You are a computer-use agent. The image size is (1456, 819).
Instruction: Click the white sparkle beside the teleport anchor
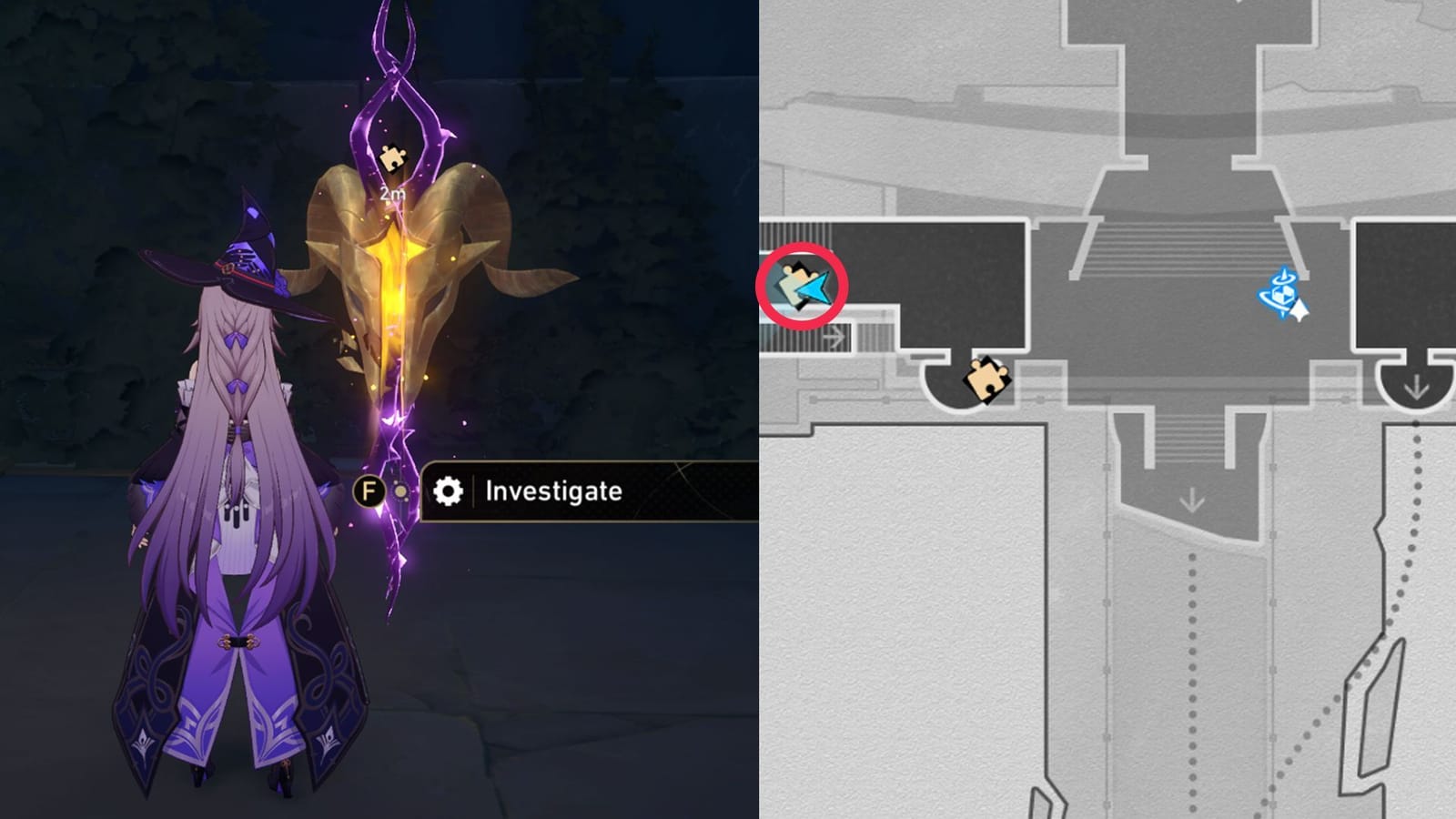point(1301,311)
